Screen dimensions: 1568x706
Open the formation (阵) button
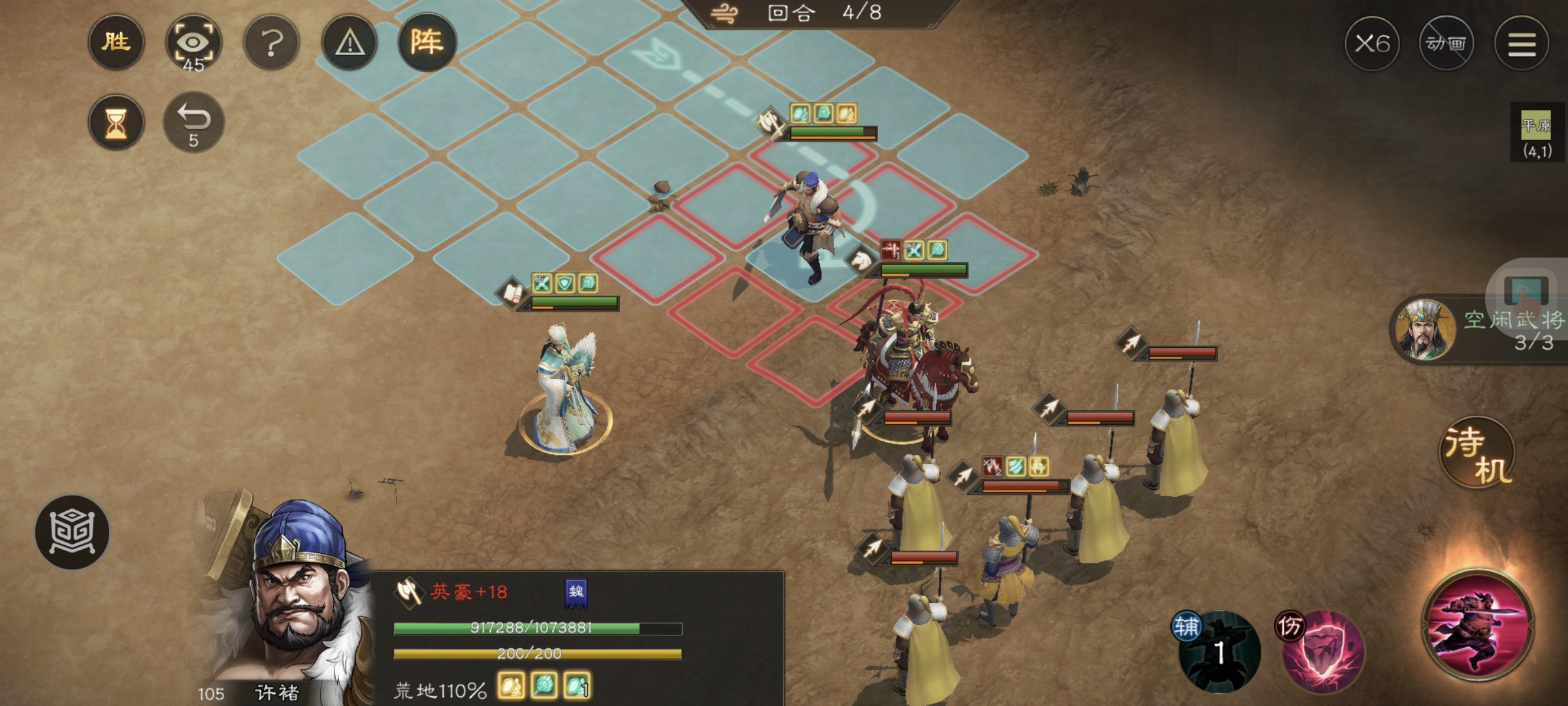[x=427, y=43]
